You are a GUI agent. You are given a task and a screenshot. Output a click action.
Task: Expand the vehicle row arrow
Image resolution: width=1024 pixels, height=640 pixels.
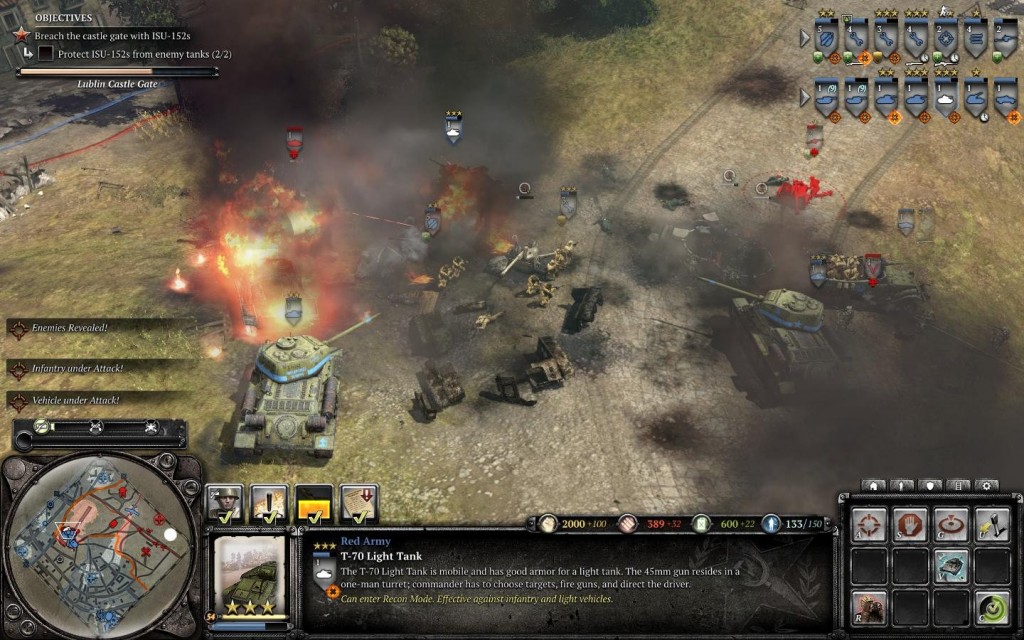[804, 98]
